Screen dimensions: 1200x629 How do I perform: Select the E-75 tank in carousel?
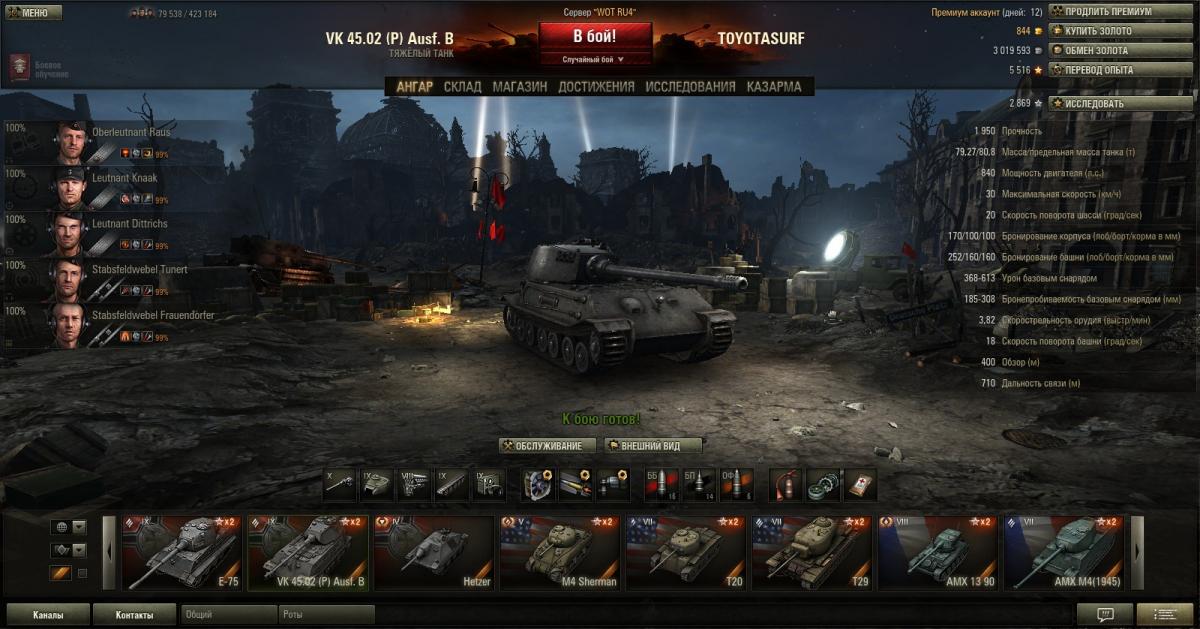[x=183, y=552]
